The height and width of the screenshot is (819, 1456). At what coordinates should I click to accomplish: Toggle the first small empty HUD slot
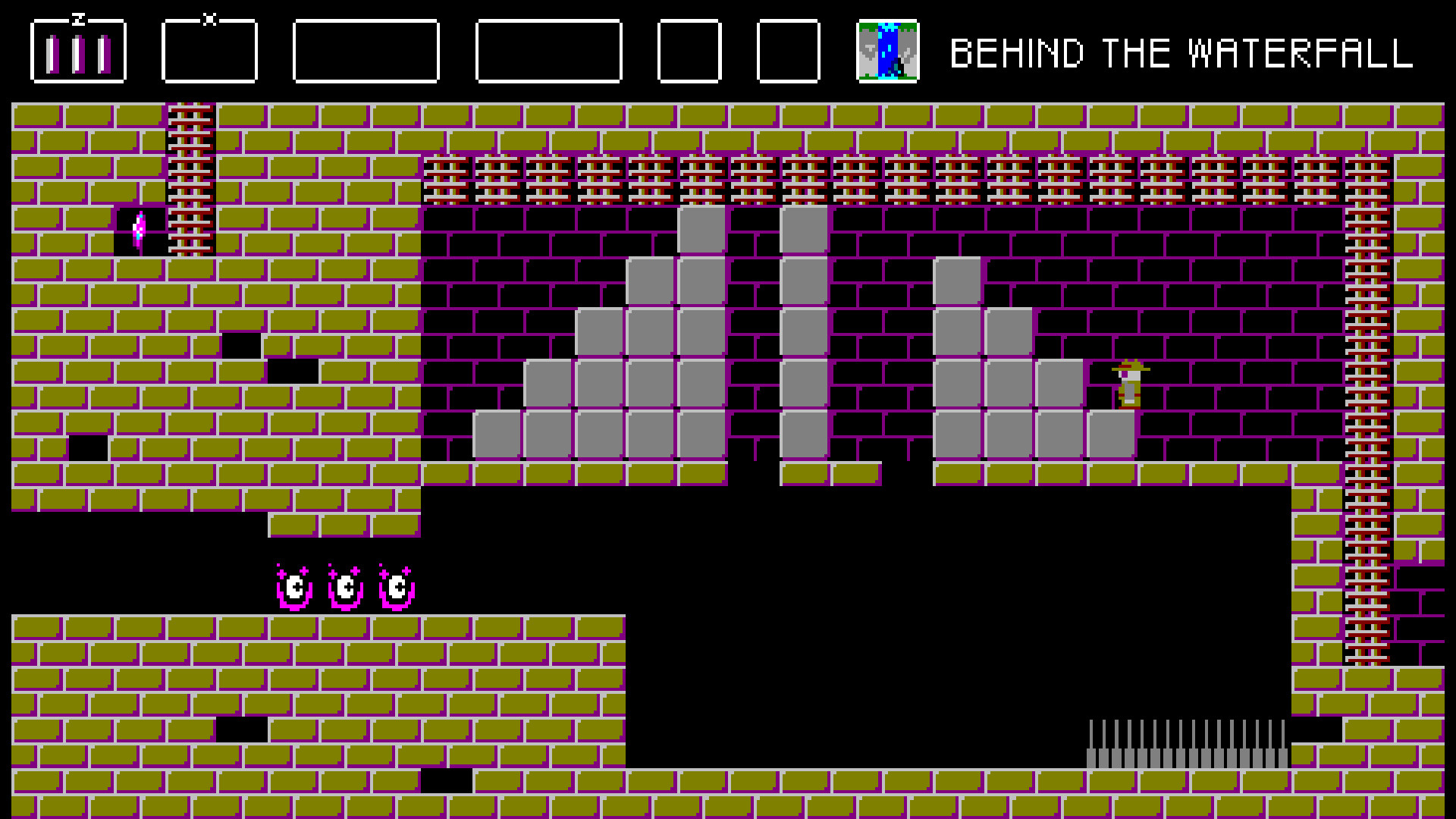tap(689, 52)
